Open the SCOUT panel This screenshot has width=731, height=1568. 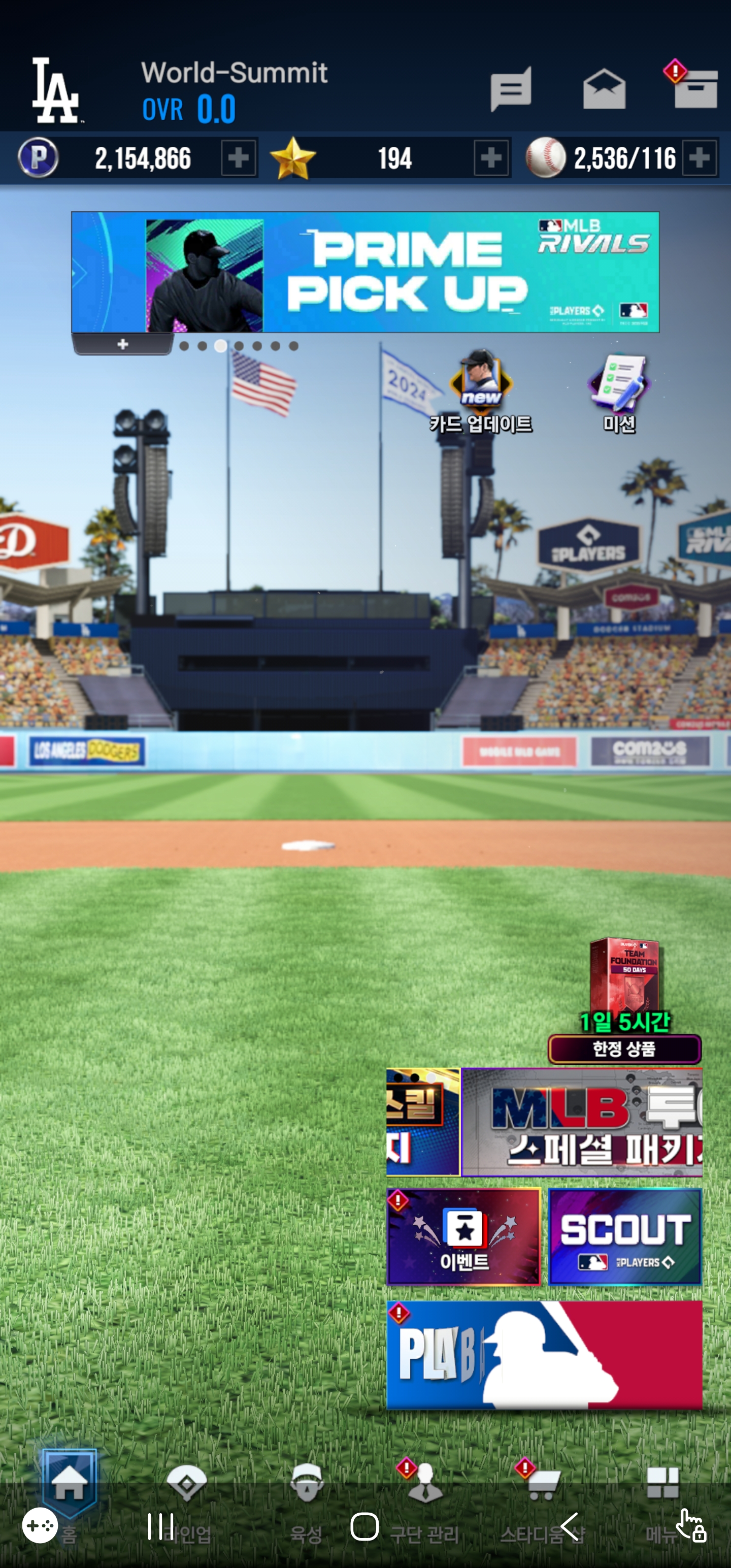point(624,1236)
